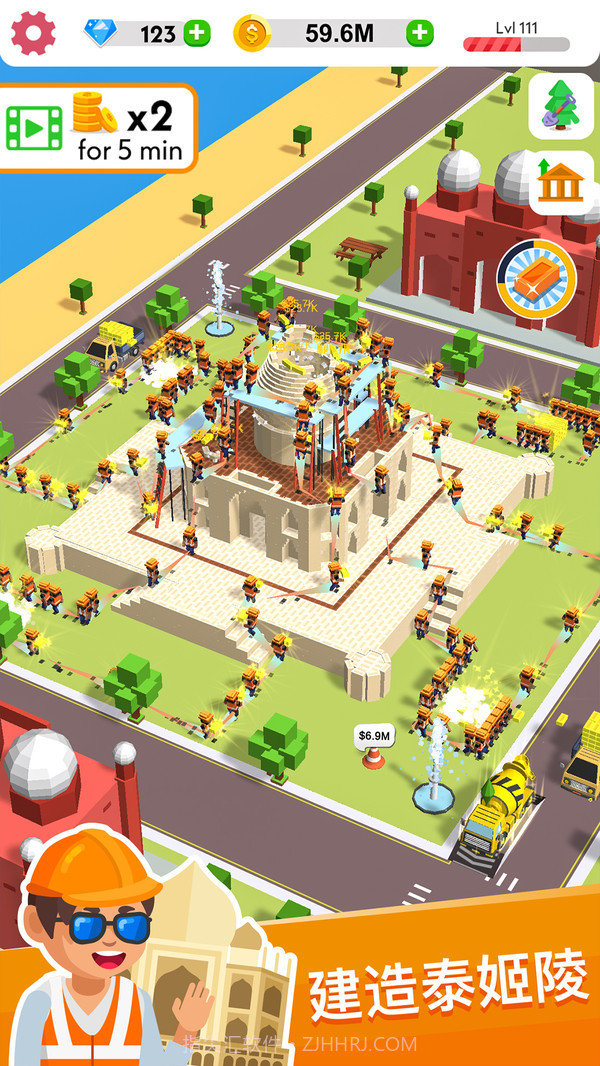600x1066 pixels.
Task: Tap the $6.9M purchase price tag
Action: [x=373, y=736]
